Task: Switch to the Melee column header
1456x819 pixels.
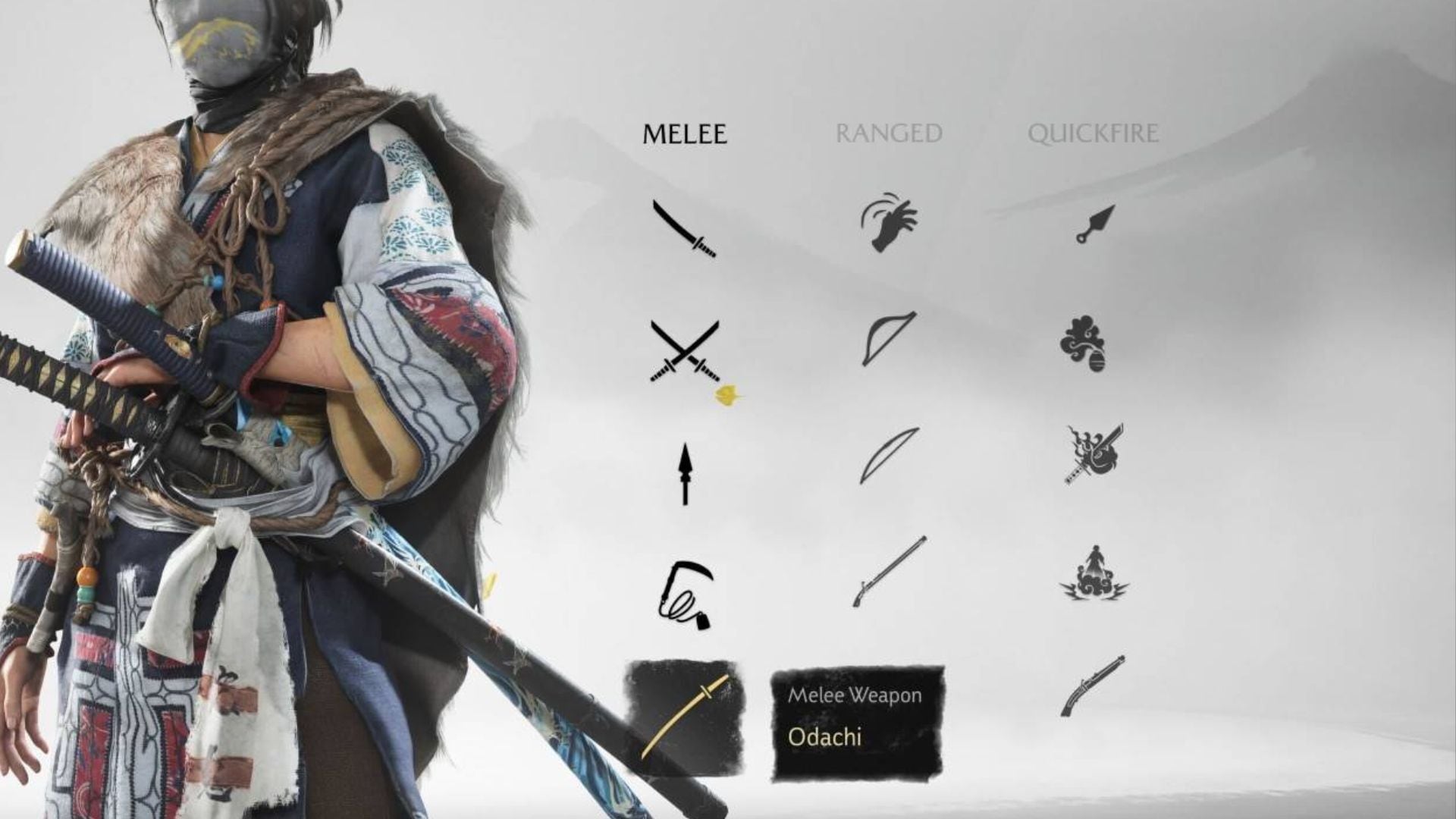Action: coord(684,134)
